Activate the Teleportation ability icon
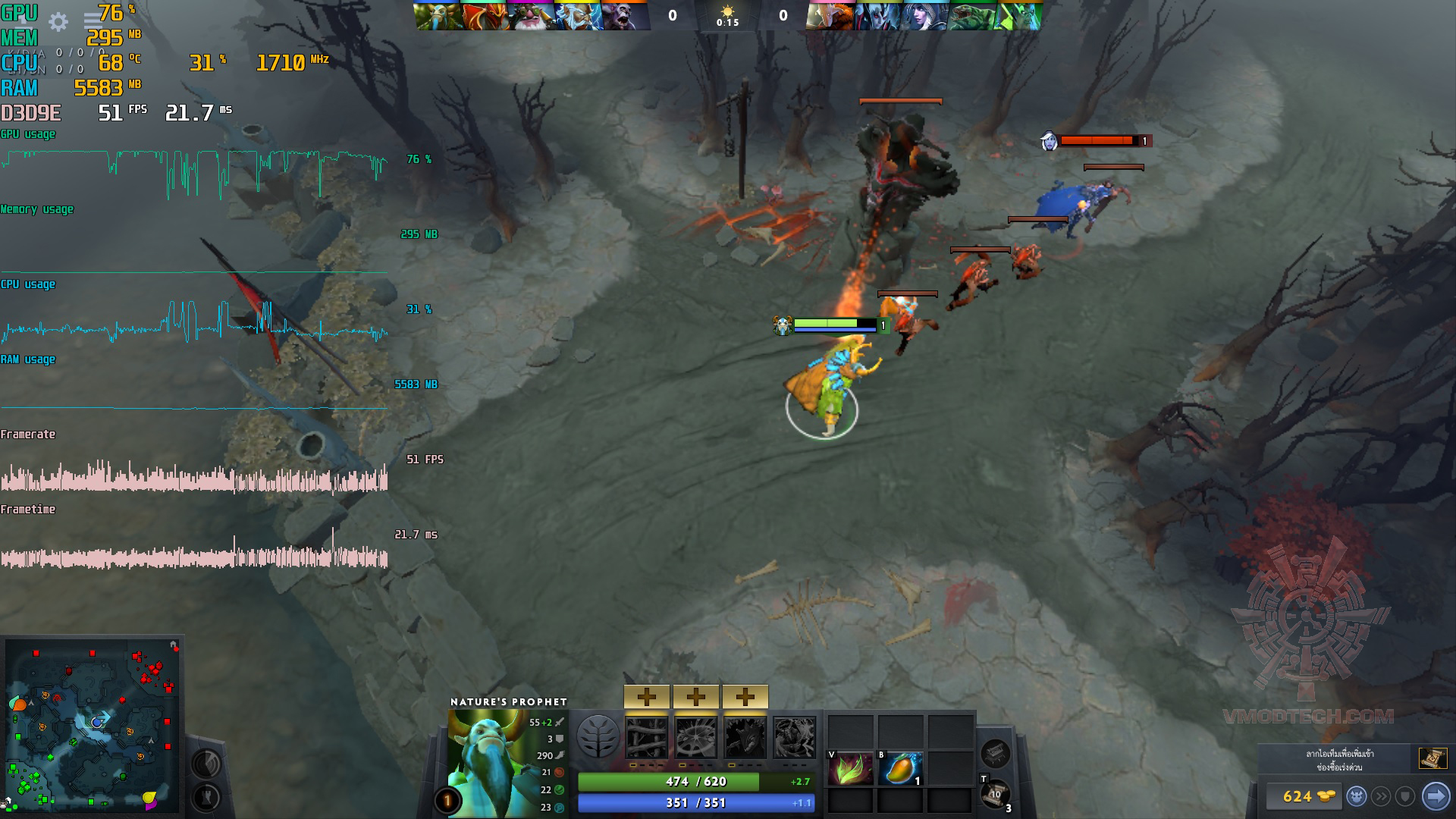 click(x=695, y=738)
